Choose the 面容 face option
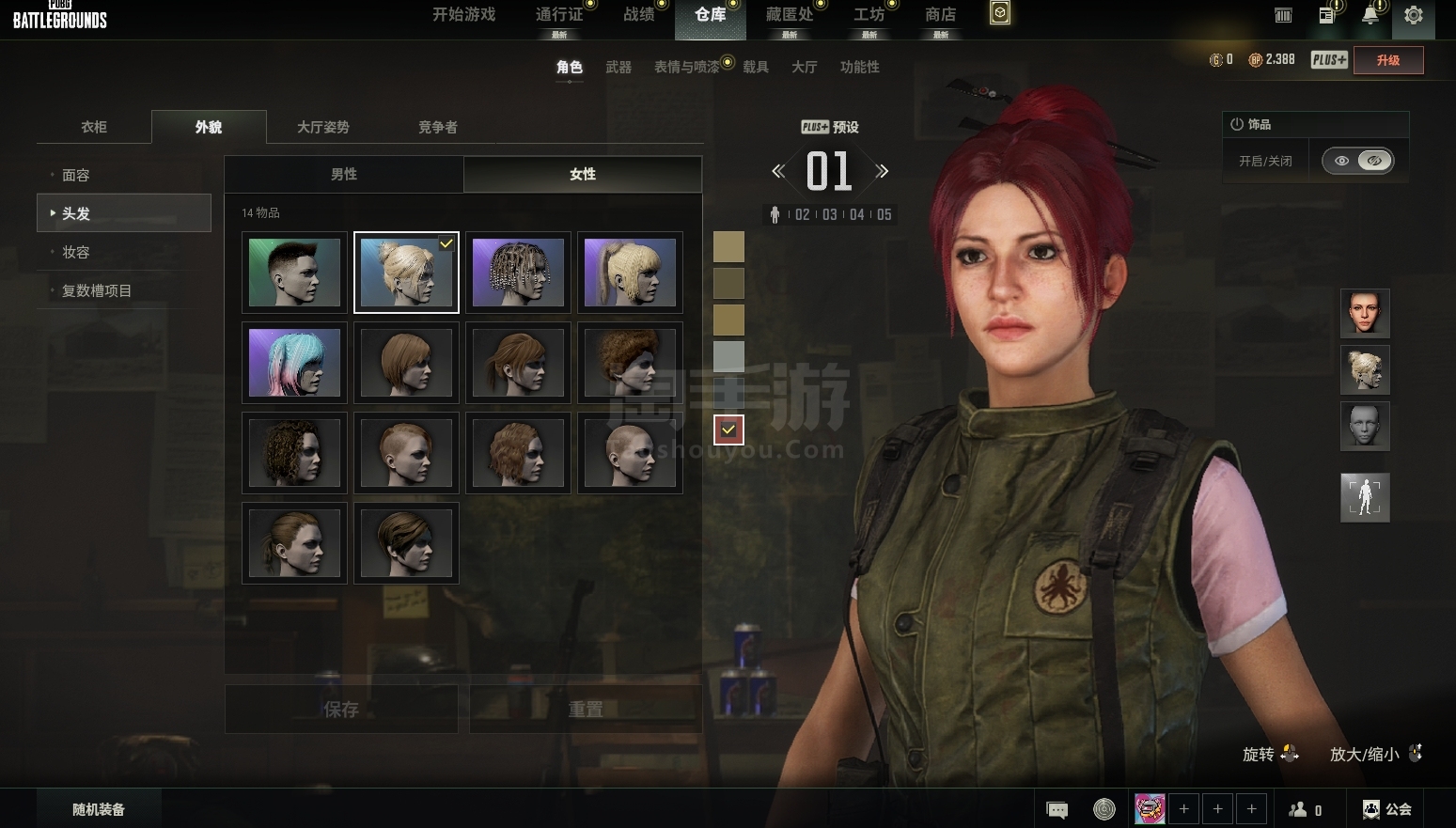 pyautogui.click(x=76, y=176)
